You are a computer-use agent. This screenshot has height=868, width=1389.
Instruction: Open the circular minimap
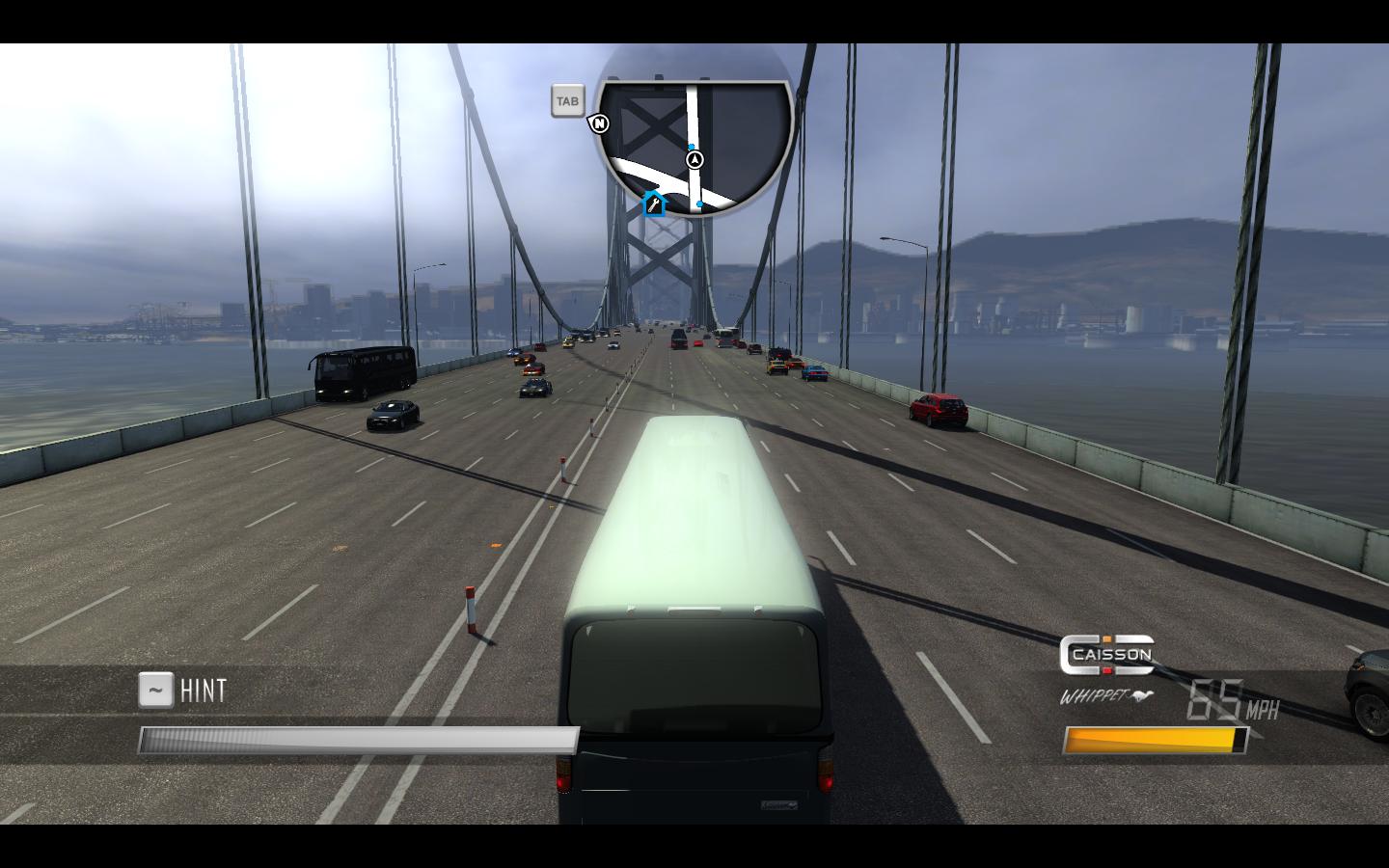[694, 145]
